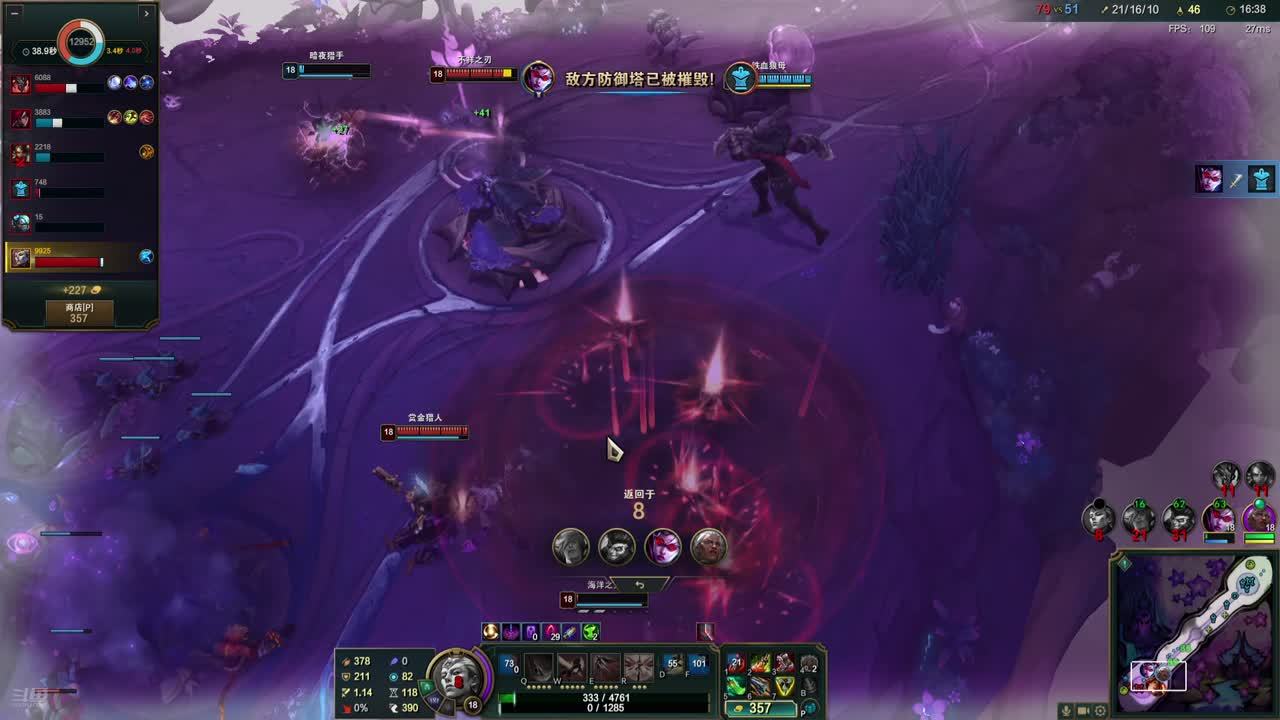Activate the Q ability icon
The image size is (1280, 720).
click(x=539, y=667)
